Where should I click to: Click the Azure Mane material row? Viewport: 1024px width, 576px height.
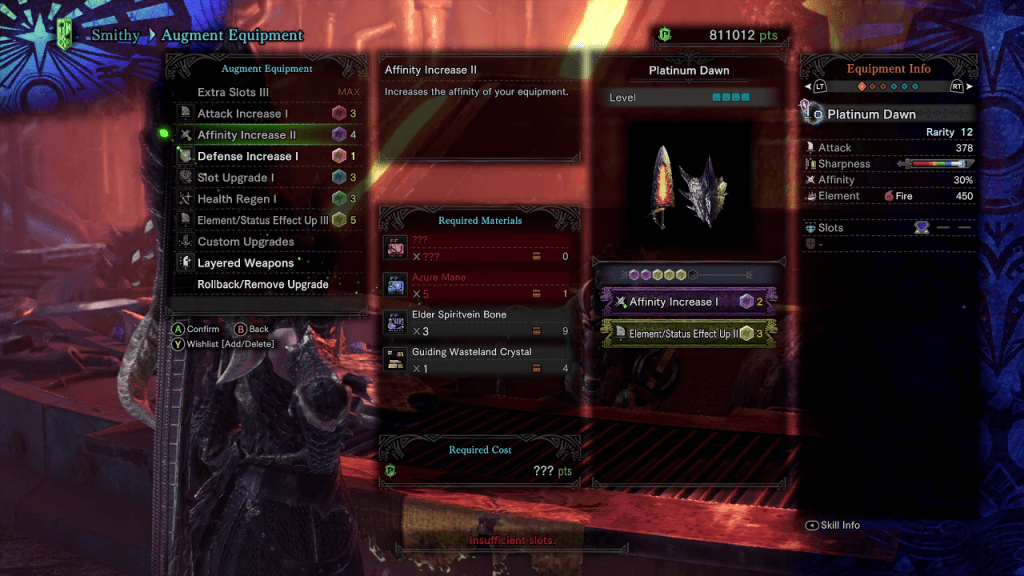479,286
